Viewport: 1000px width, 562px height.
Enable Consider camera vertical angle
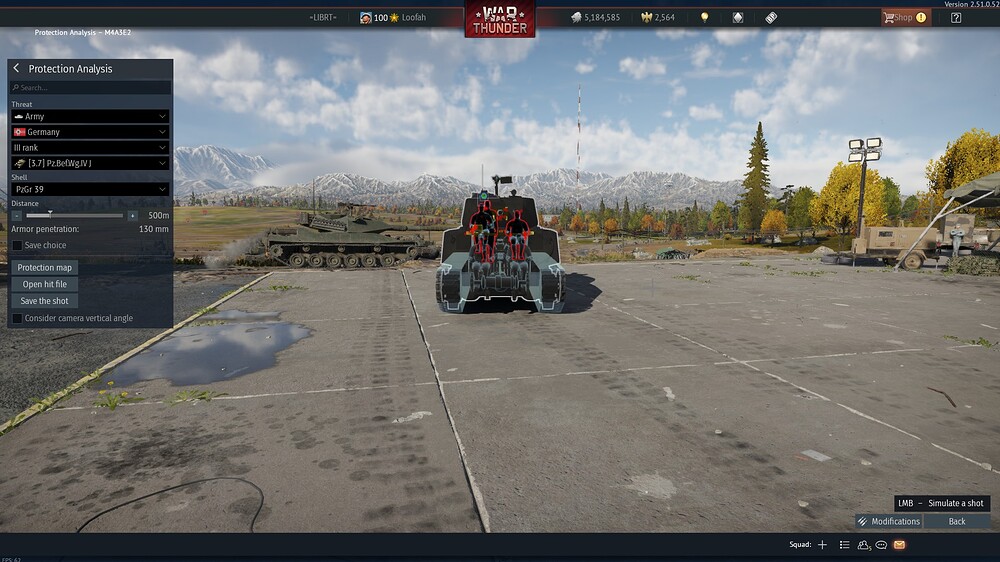pyautogui.click(x=17, y=318)
